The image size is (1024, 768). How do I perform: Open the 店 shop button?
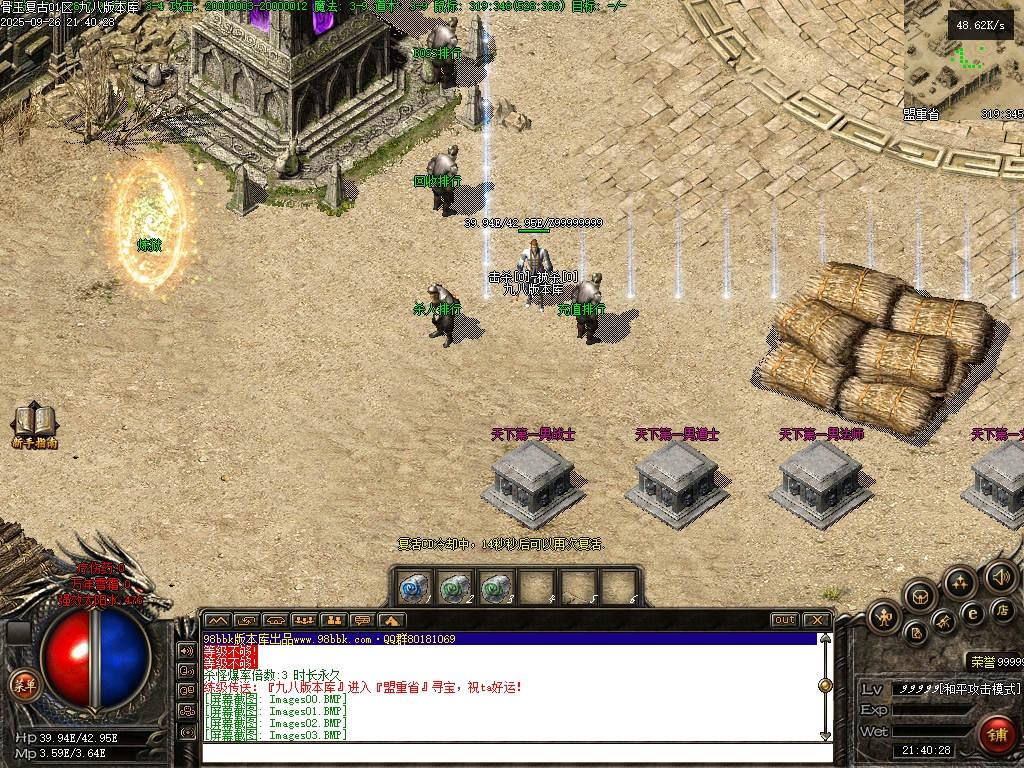1001,609
